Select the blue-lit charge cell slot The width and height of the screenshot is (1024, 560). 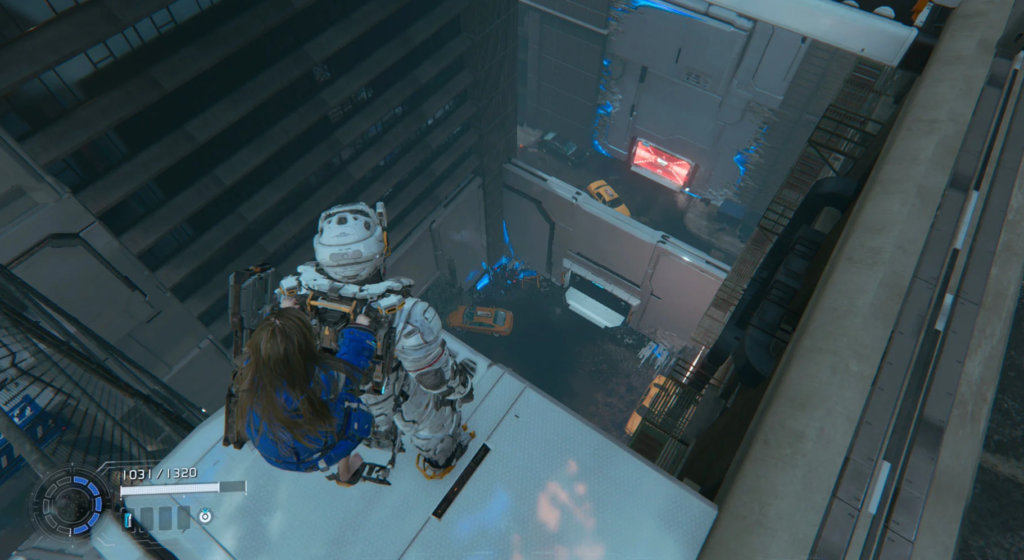128,518
